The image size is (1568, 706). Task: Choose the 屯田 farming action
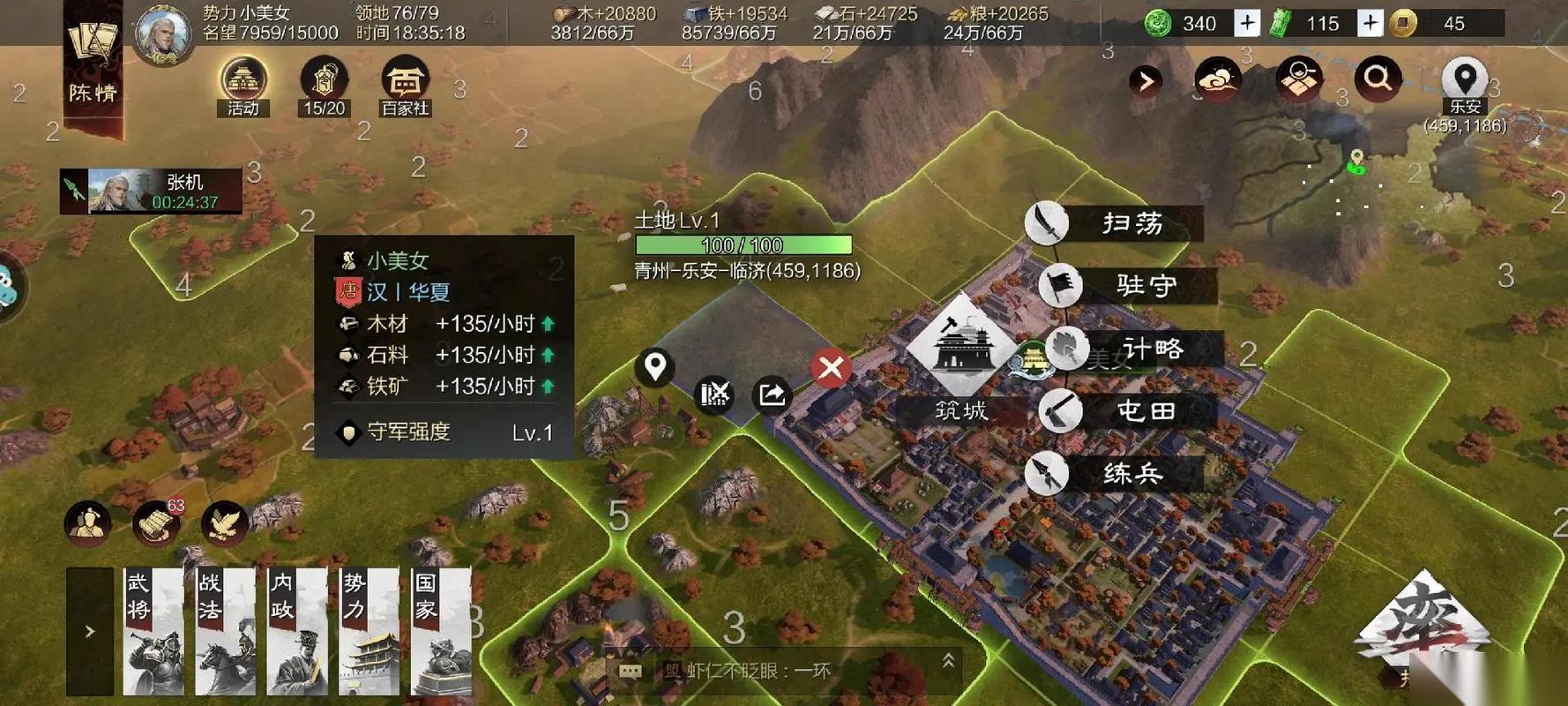(x=1128, y=411)
